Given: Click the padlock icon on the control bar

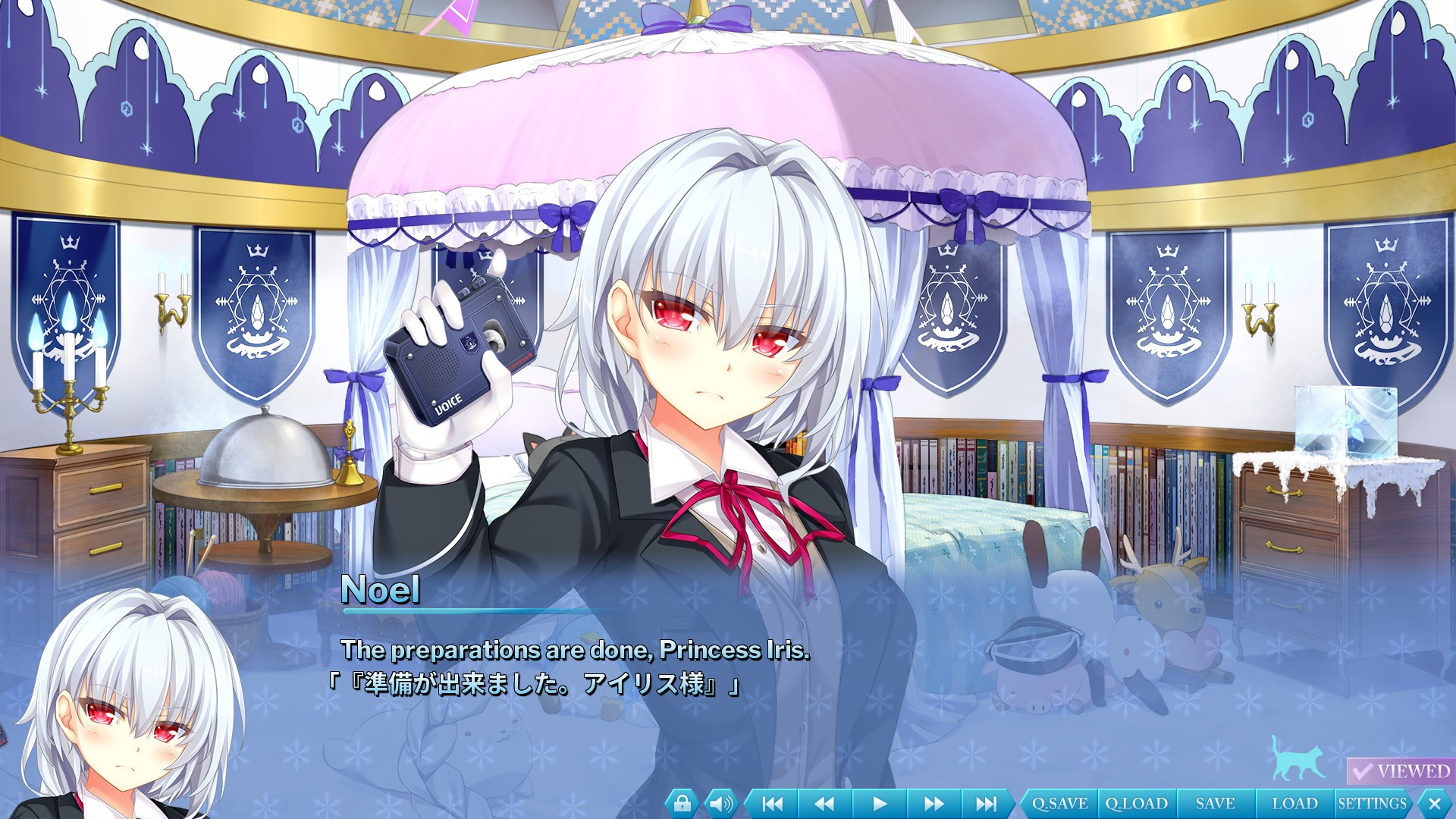Looking at the screenshot, I should [682, 801].
